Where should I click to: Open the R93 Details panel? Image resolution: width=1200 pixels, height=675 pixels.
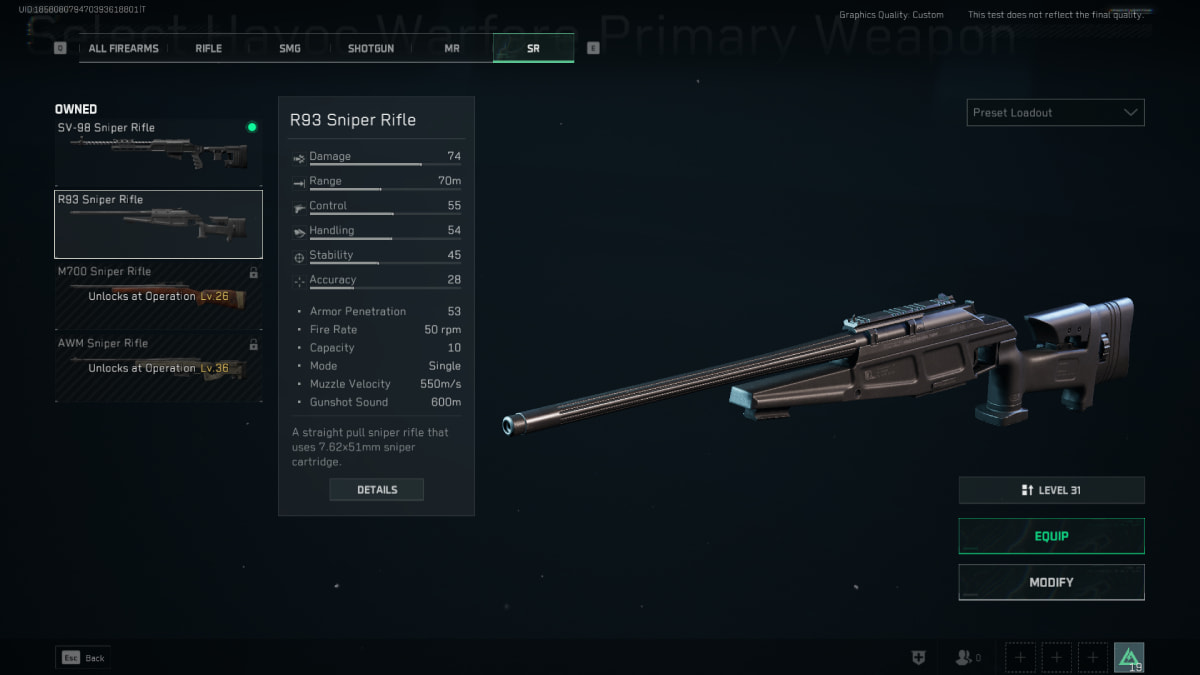click(377, 490)
